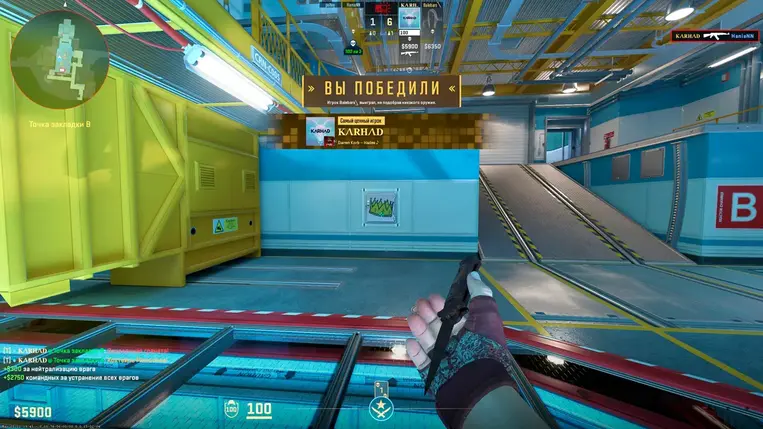763x429 pixels.
Task: Select the KARH player avatar in the top scoreboard
Action: click(x=407, y=19)
